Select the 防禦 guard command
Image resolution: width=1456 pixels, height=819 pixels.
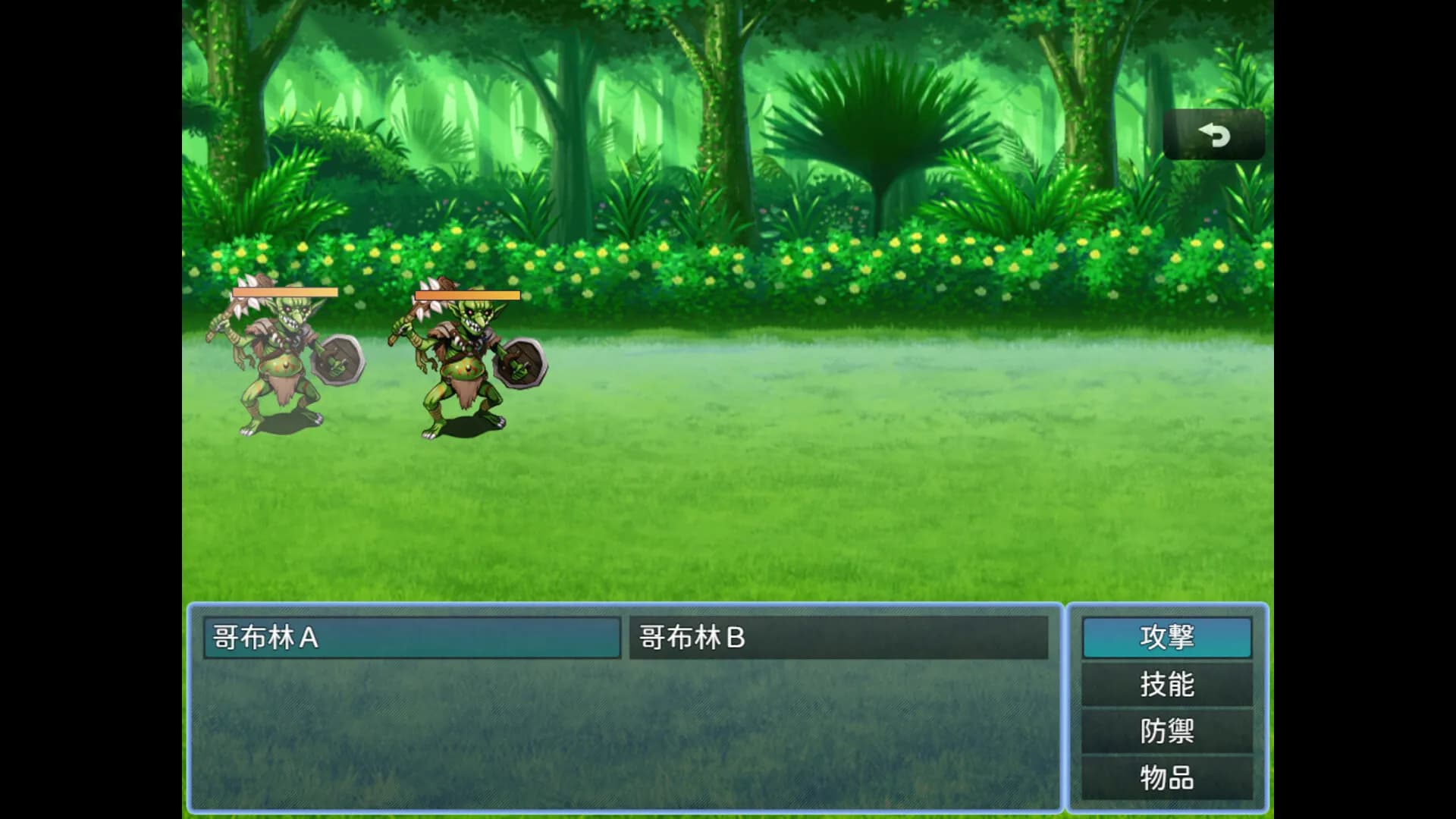tap(1166, 730)
